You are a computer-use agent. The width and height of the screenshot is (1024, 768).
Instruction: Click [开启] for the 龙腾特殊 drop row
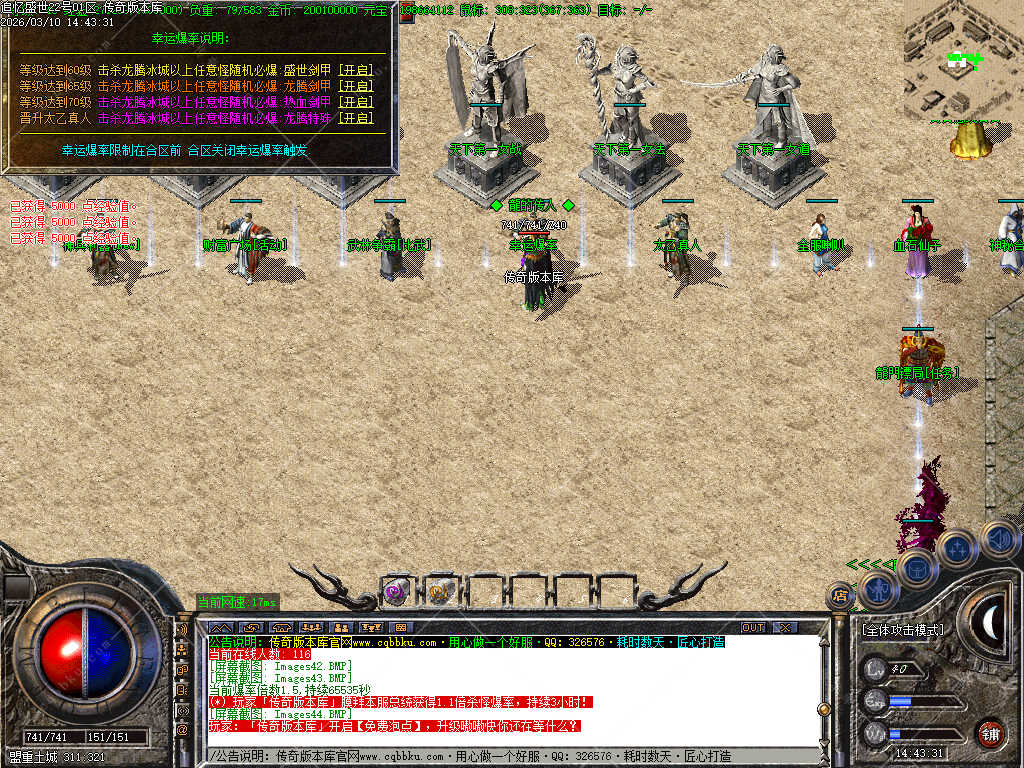pyautogui.click(x=355, y=118)
